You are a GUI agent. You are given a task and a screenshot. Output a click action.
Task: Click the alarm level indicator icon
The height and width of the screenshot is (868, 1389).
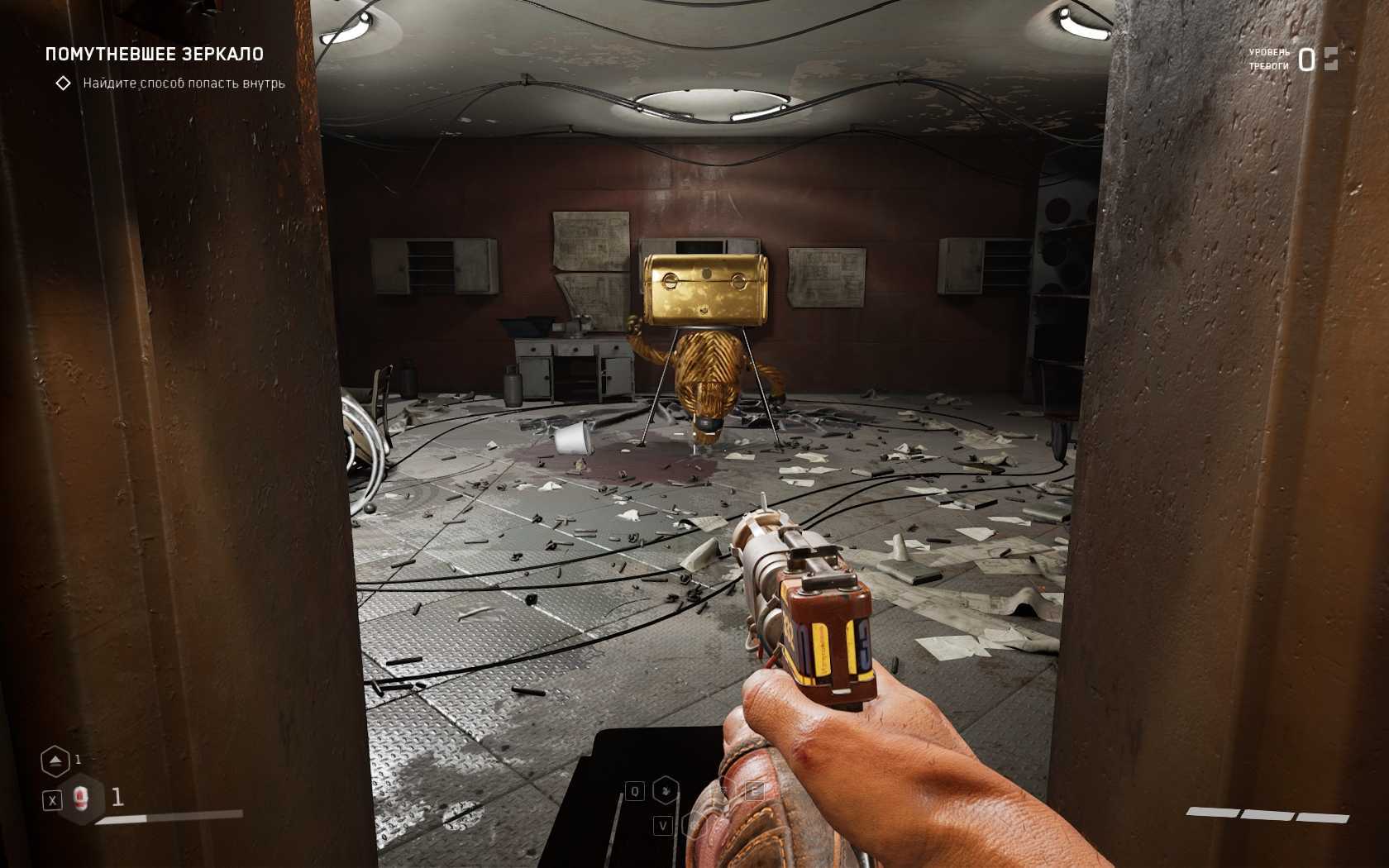[x=1330, y=59]
